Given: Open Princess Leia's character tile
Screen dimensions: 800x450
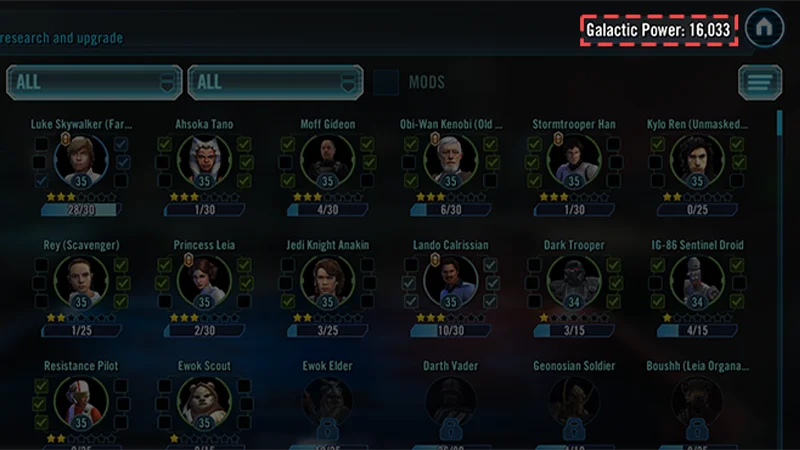Looking at the screenshot, I should point(204,279).
